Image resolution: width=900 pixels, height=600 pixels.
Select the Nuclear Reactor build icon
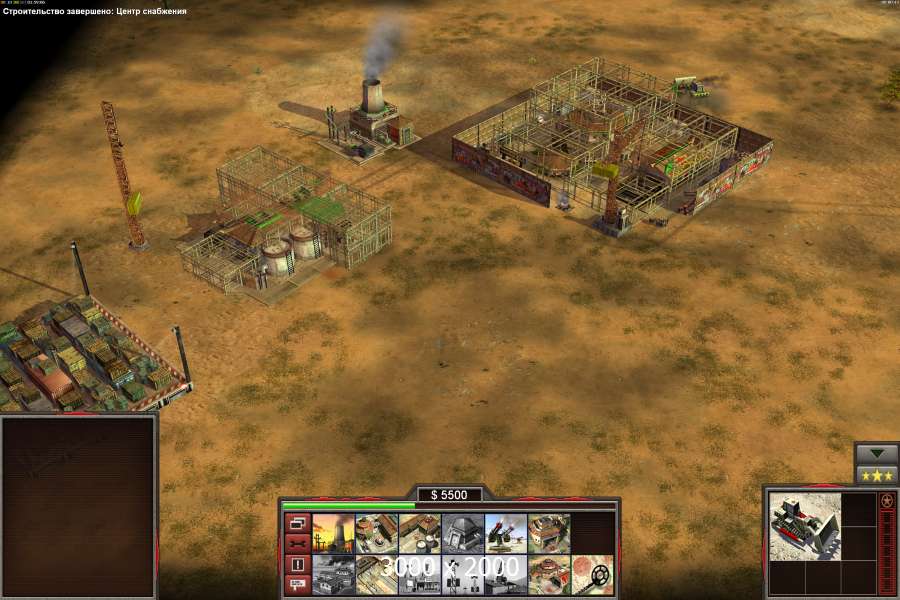coord(333,533)
